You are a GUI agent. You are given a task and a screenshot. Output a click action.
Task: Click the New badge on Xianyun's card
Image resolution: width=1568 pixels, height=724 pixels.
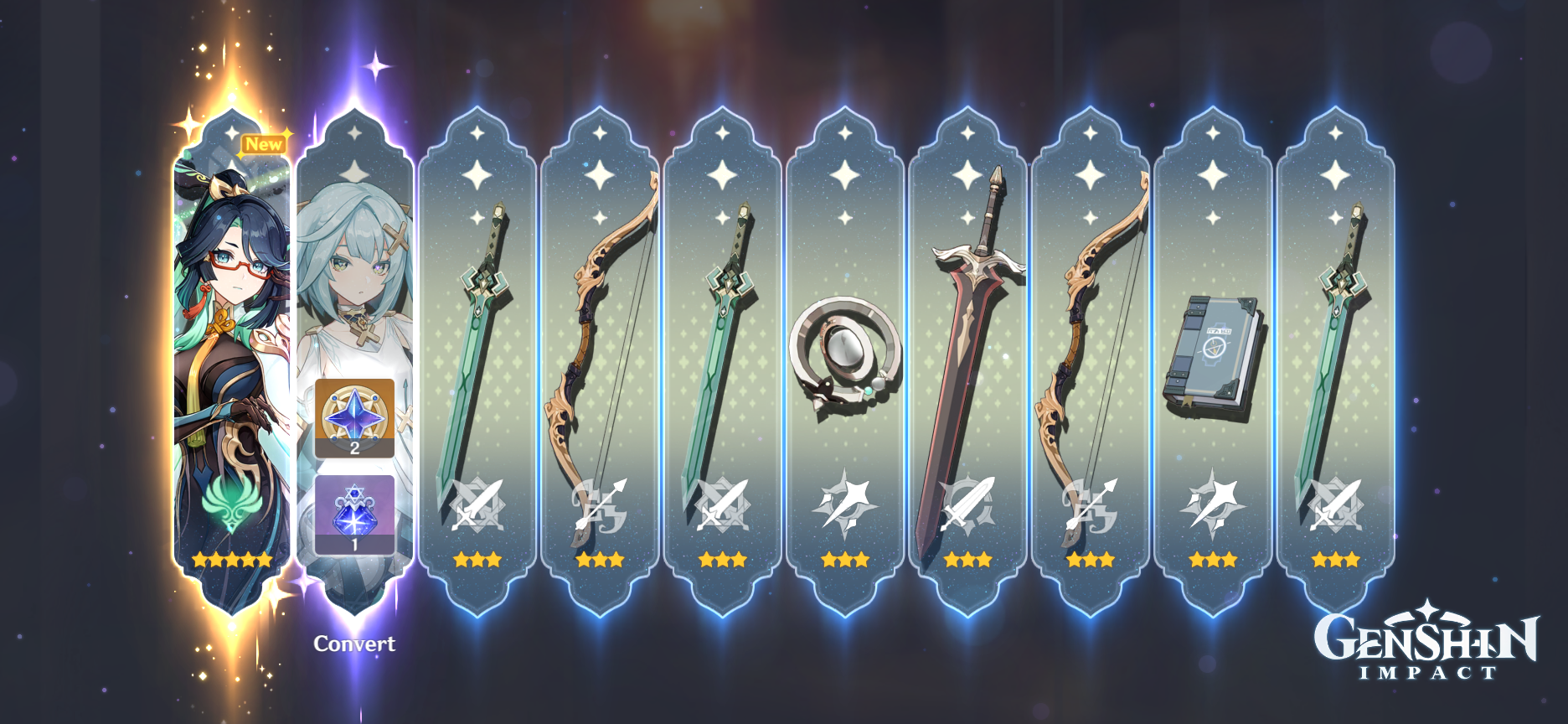point(264,144)
